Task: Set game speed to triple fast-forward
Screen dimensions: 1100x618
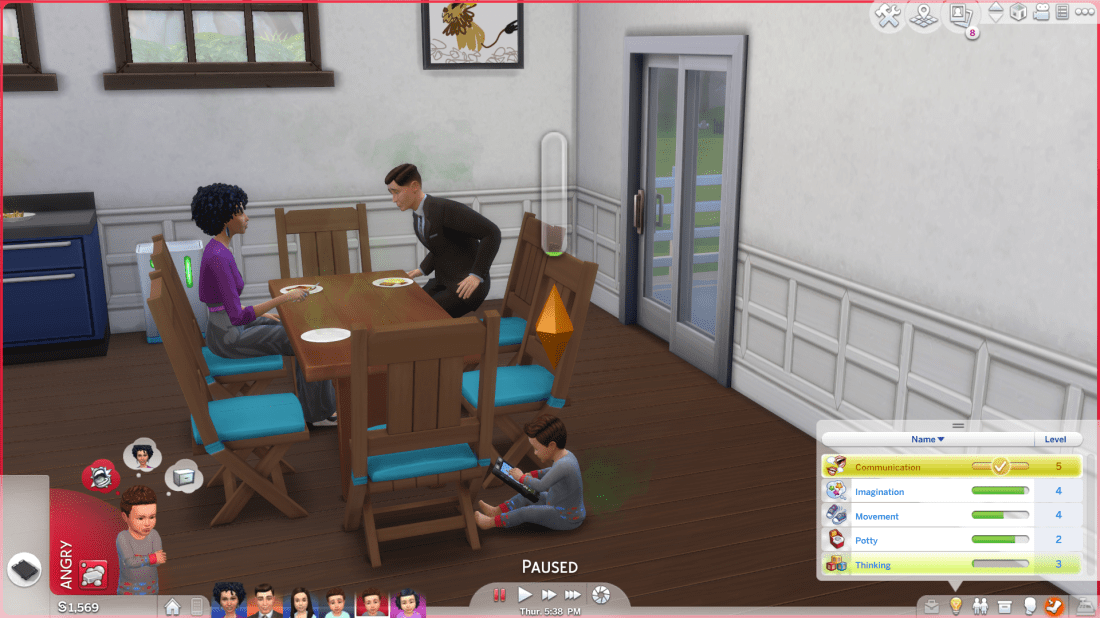Action: point(573,595)
